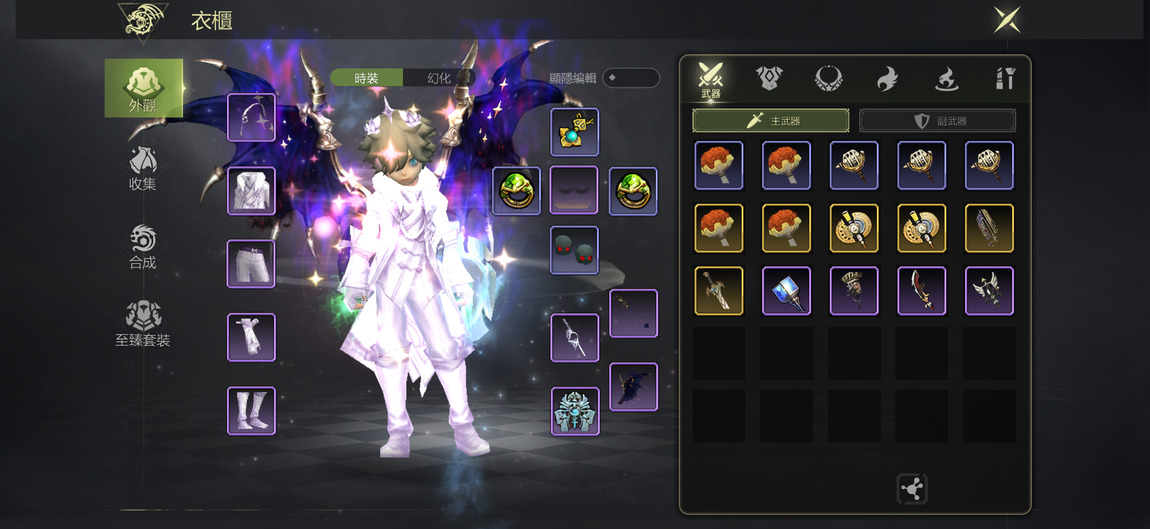Pick the red curved blade weapon skin
The width and height of the screenshot is (1150, 529).
coord(922,291)
